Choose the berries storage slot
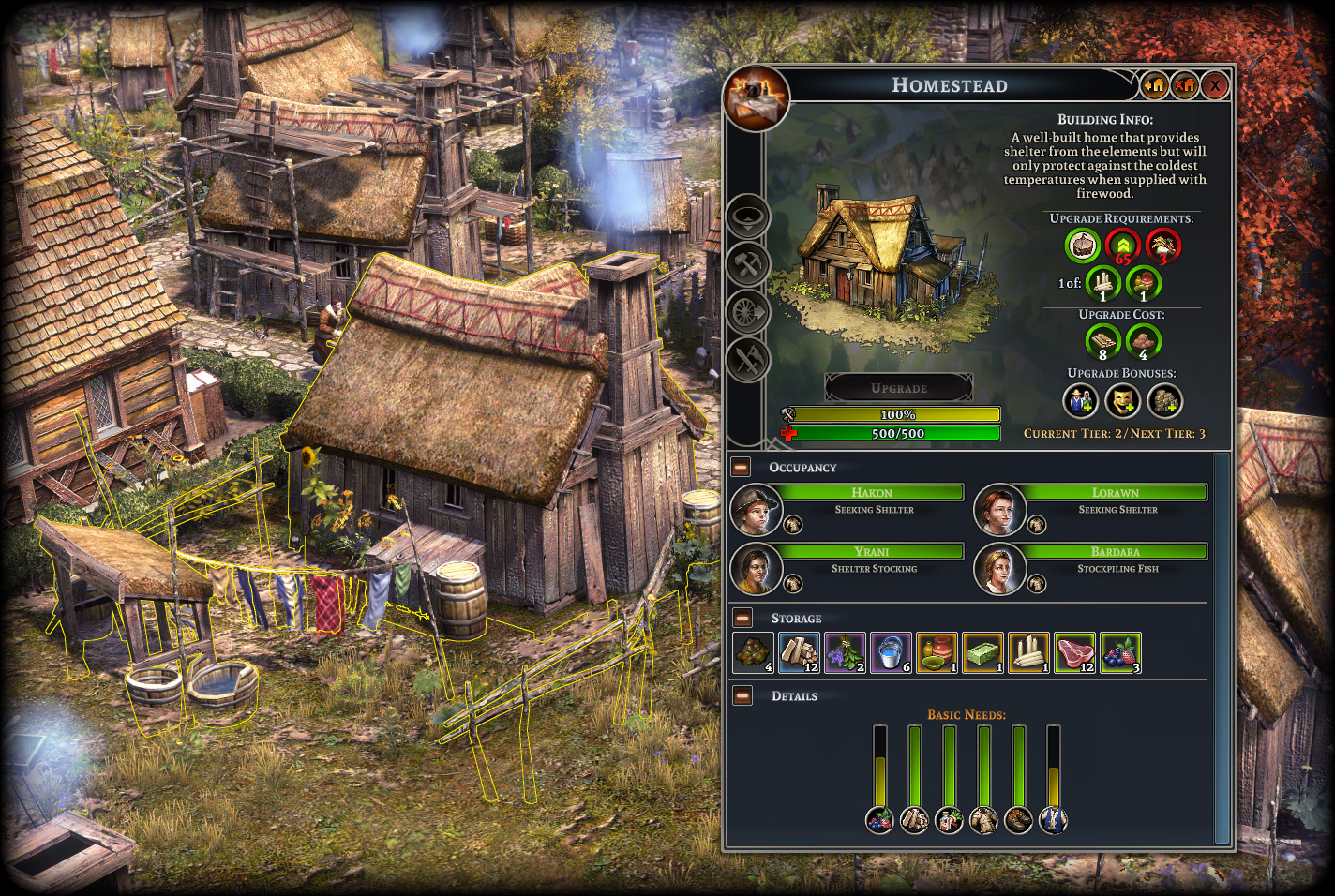The width and height of the screenshot is (1335, 896). click(x=1120, y=652)
